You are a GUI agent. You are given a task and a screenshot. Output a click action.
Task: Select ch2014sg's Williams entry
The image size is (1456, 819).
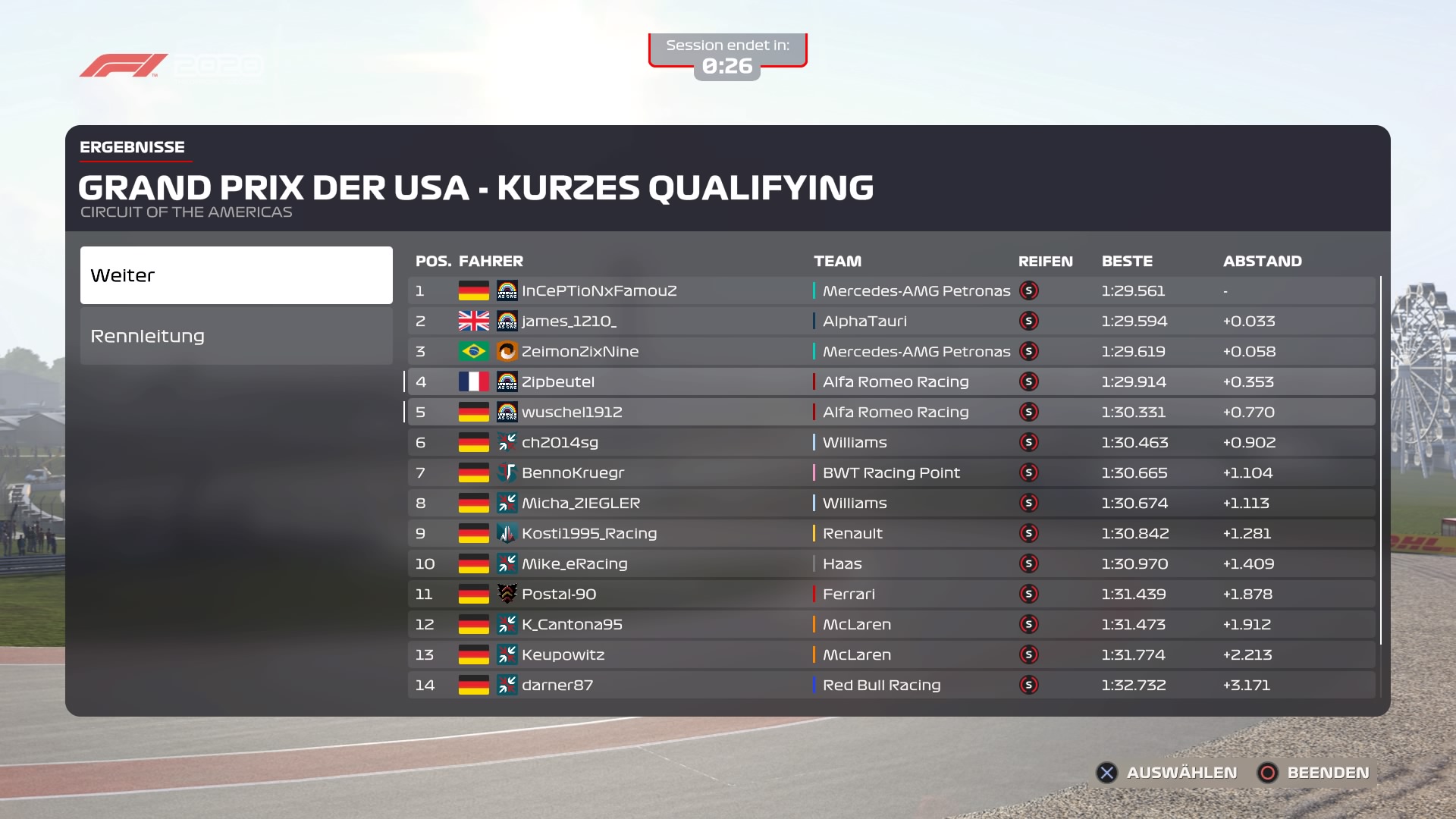[890, 443]
